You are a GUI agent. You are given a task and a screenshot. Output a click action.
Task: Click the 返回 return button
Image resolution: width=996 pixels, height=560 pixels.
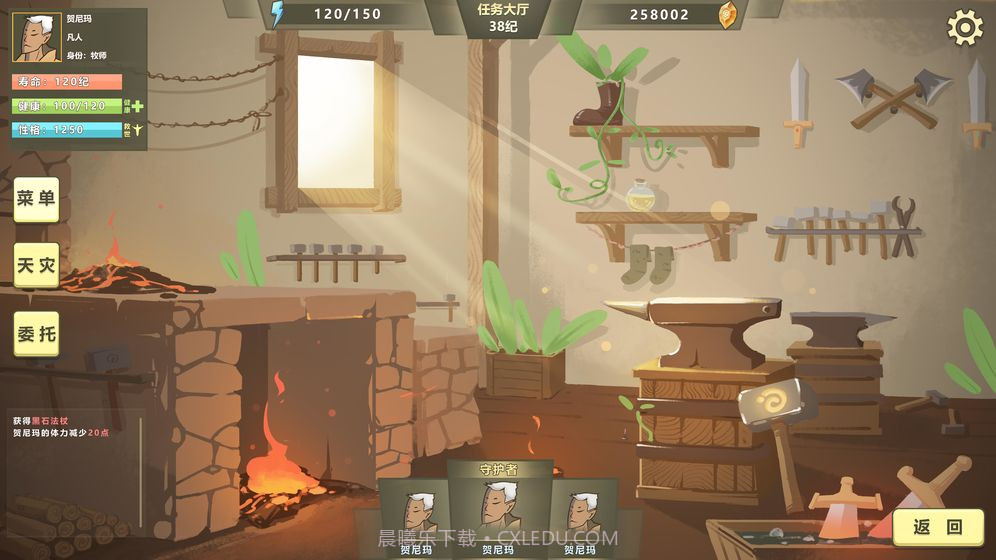click(x=937, y=526)
